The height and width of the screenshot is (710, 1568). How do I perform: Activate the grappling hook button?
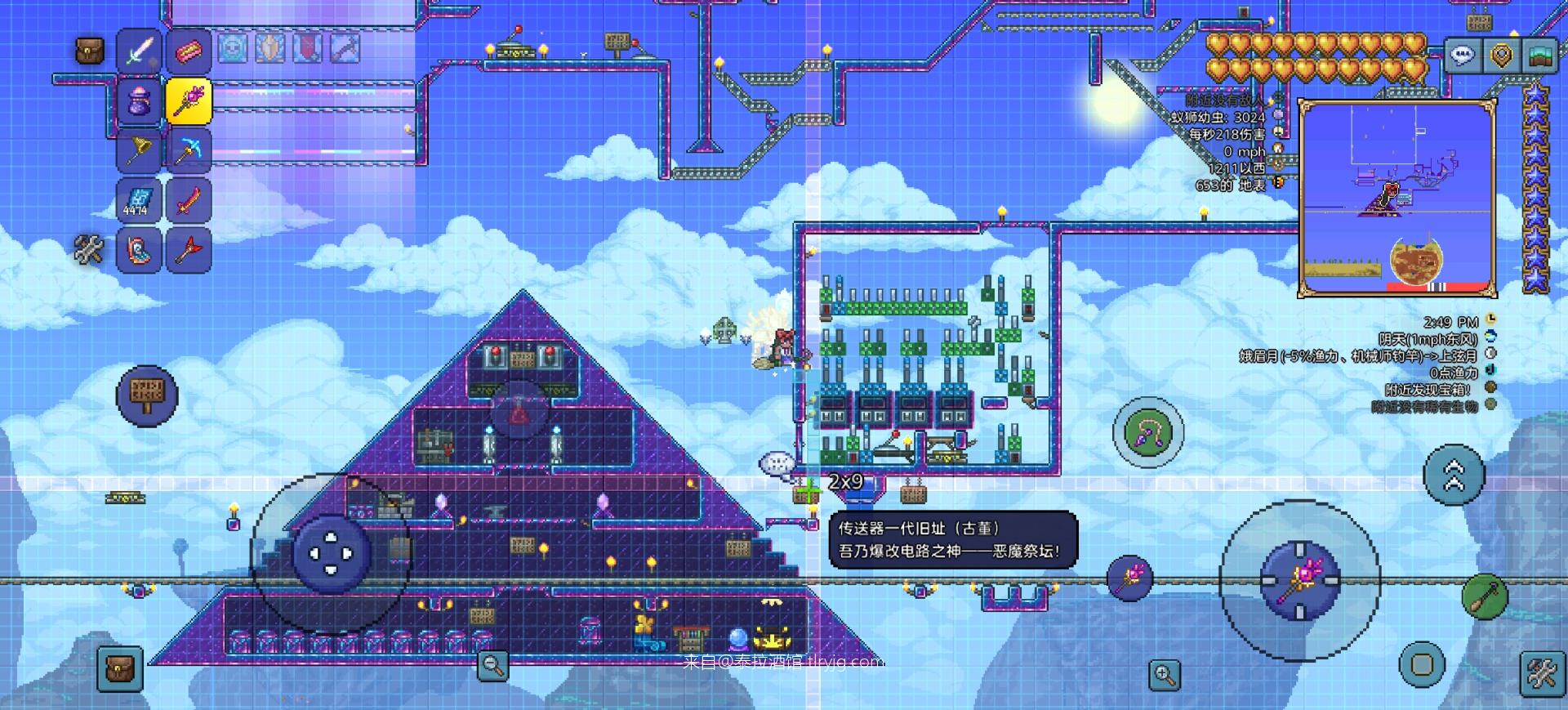1147,433
